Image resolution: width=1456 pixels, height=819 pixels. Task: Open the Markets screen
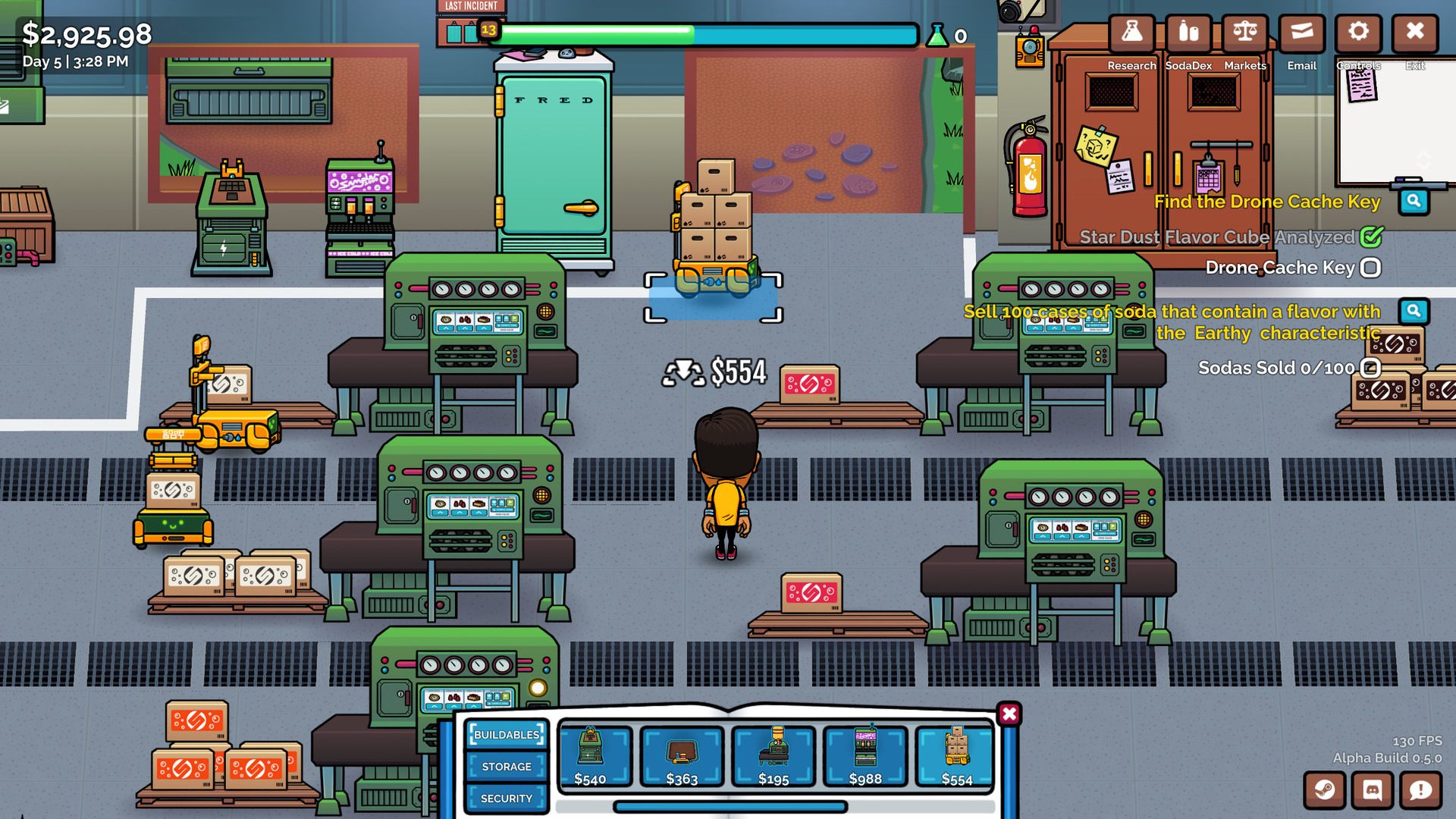point(1244,33)
